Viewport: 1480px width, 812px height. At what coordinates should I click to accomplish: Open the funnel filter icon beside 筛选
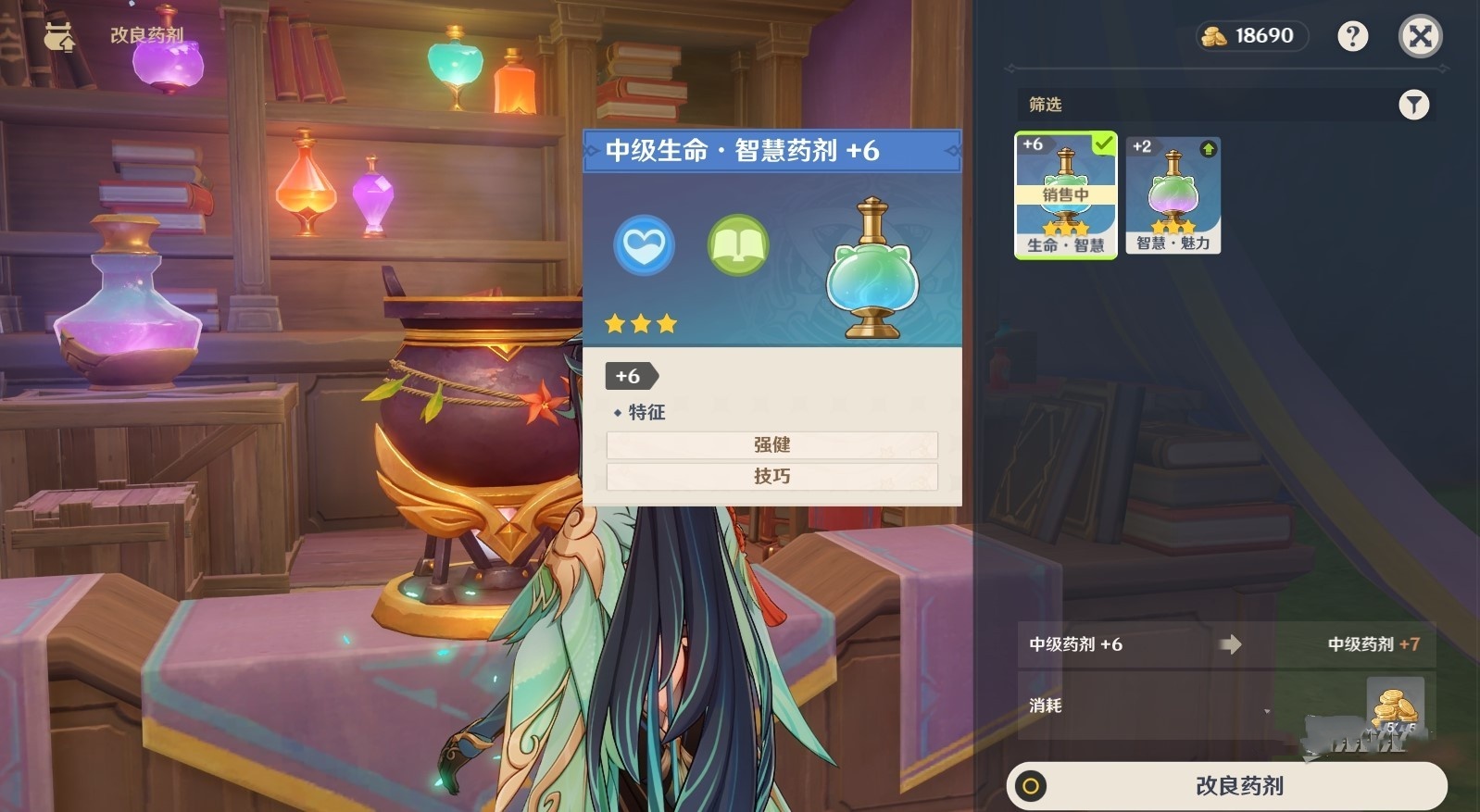coord(1413,105)
